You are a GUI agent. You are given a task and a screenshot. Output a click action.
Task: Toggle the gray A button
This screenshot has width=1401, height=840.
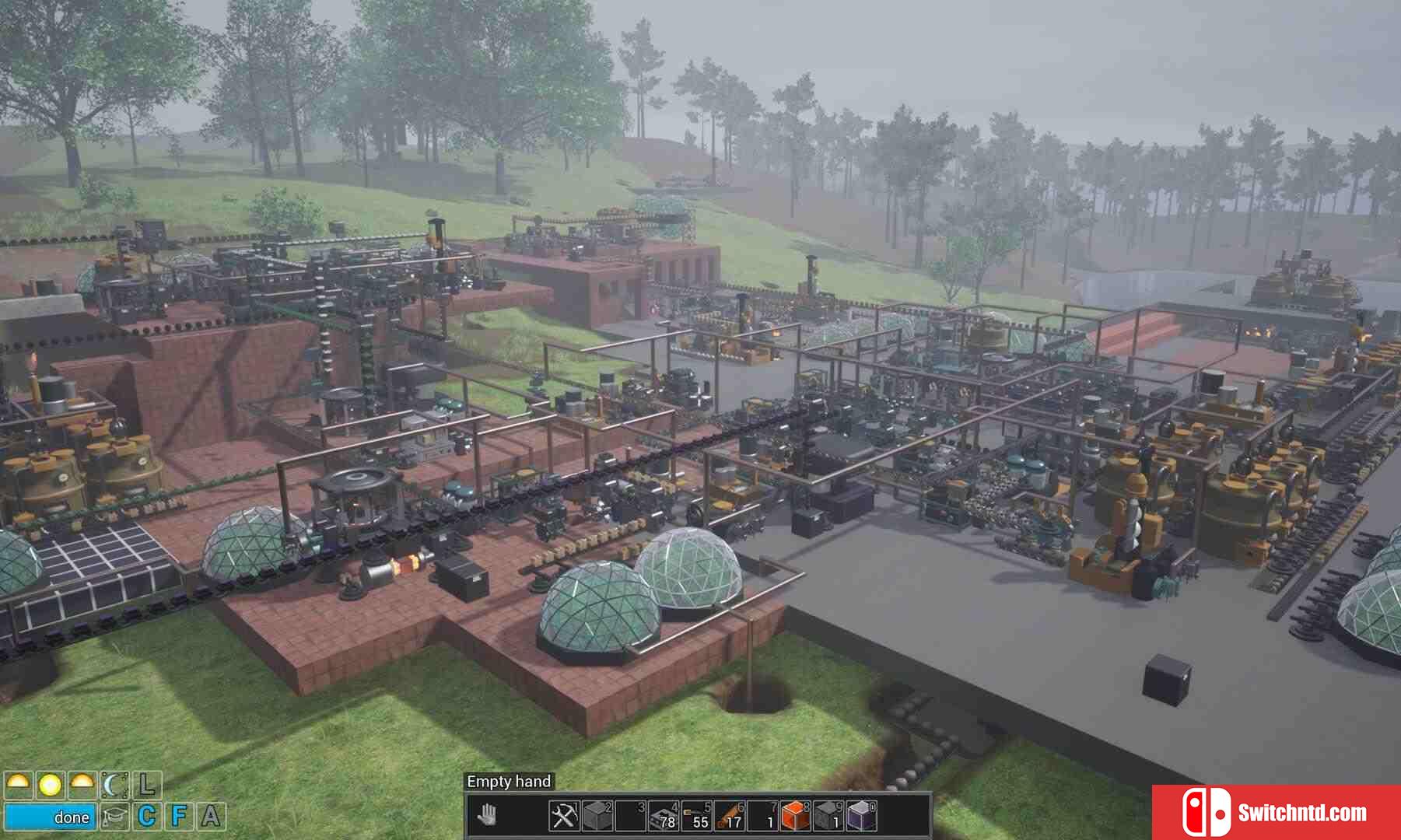[x=211, y=817]
